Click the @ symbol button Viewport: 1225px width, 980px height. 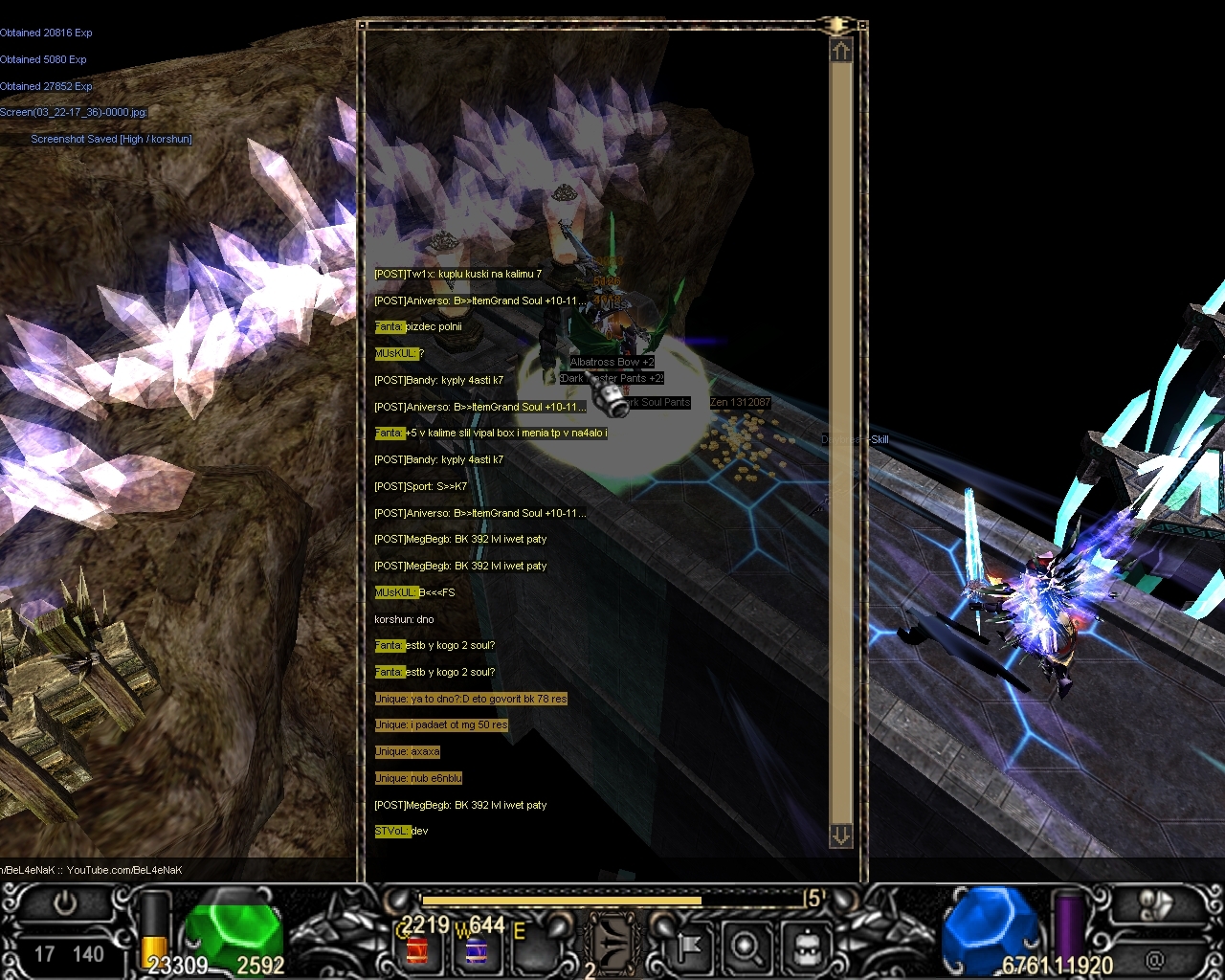tap(1155, 958)
